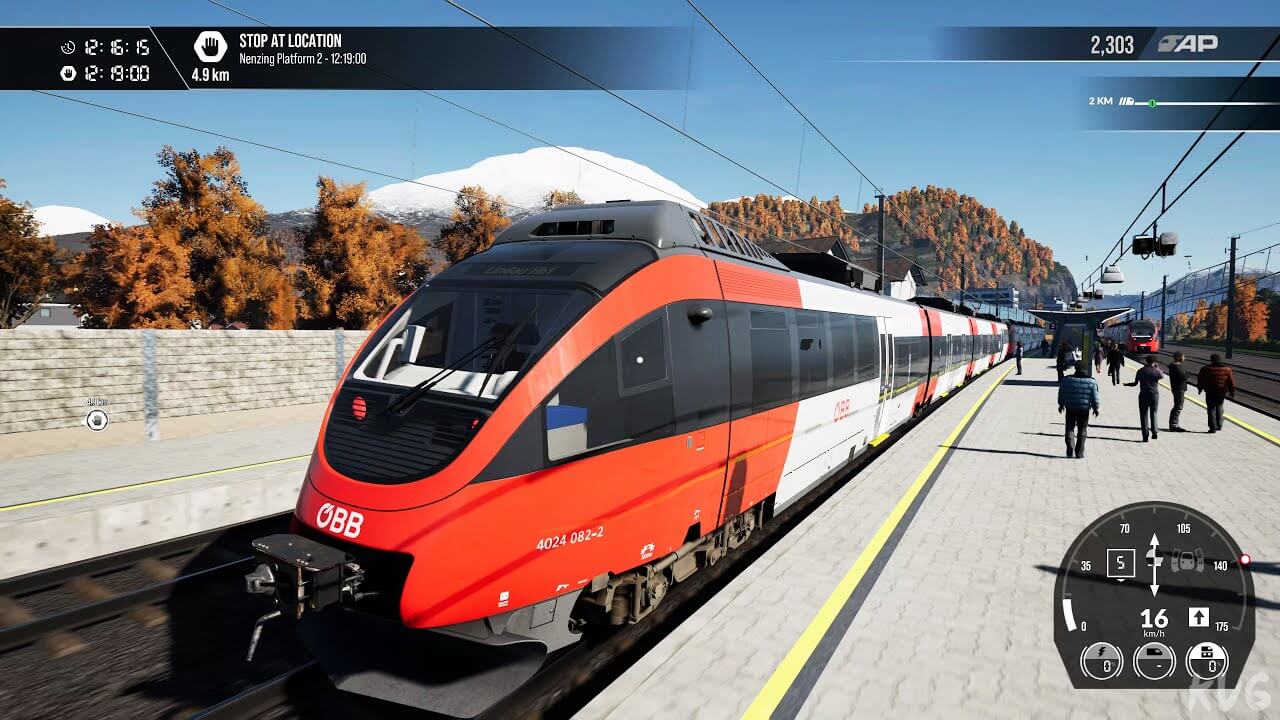This screenshot has width=1280, height=720.
Task: Click the lightning bolt power gauge
Action: click(x=1101, y=661)
